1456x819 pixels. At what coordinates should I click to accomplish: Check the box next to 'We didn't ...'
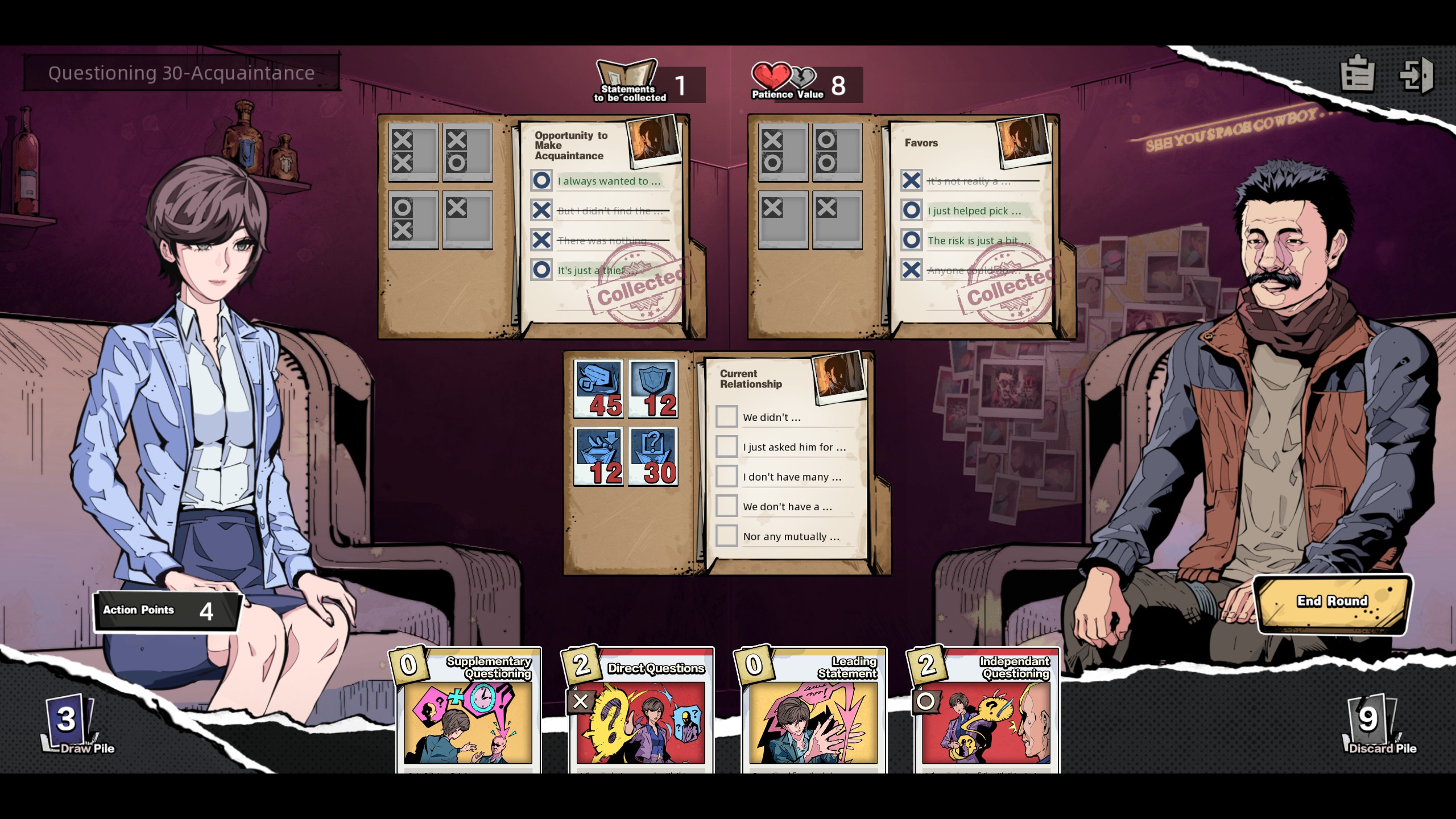point(726,416)
